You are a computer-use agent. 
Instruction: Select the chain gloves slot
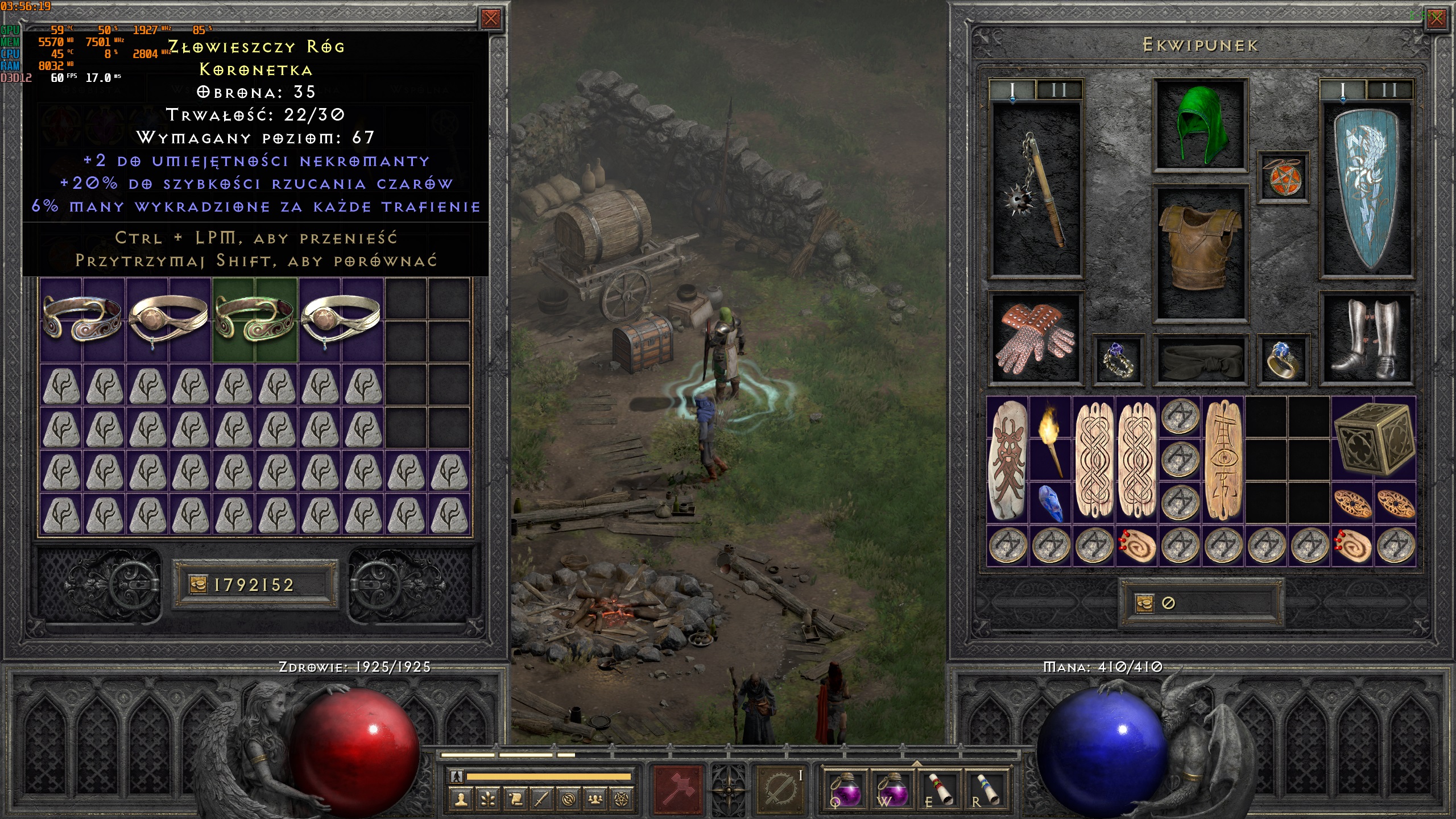[x=1035, y=338]
